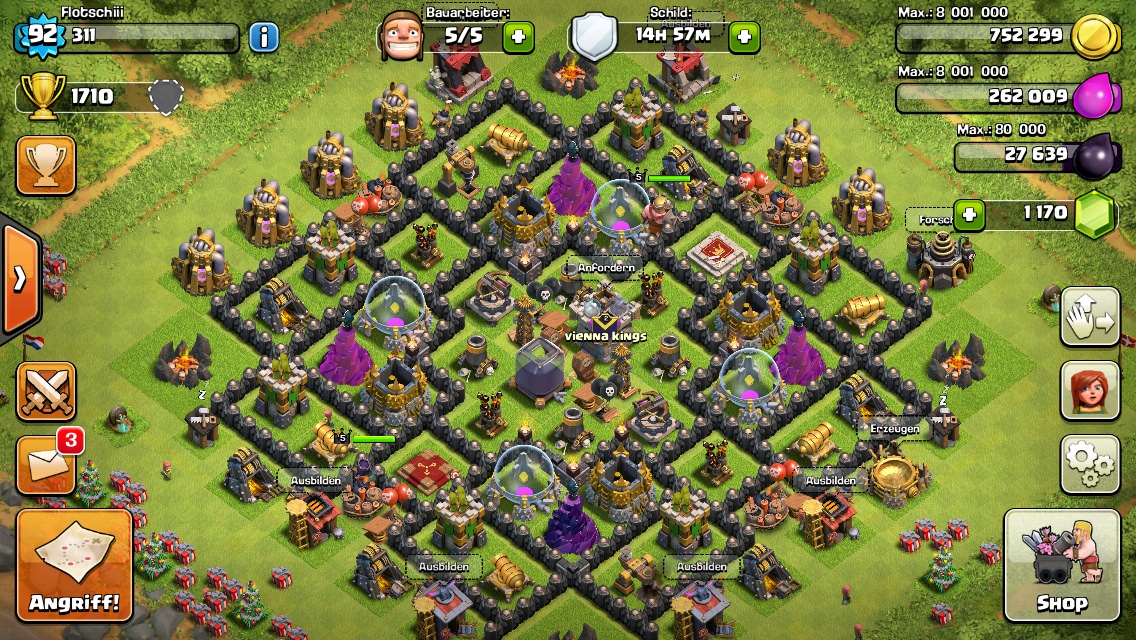Expand the orange side arrow panel
Image resolution: width=1136 pixels, height=640 pixels.
click(x=20, y=279)
